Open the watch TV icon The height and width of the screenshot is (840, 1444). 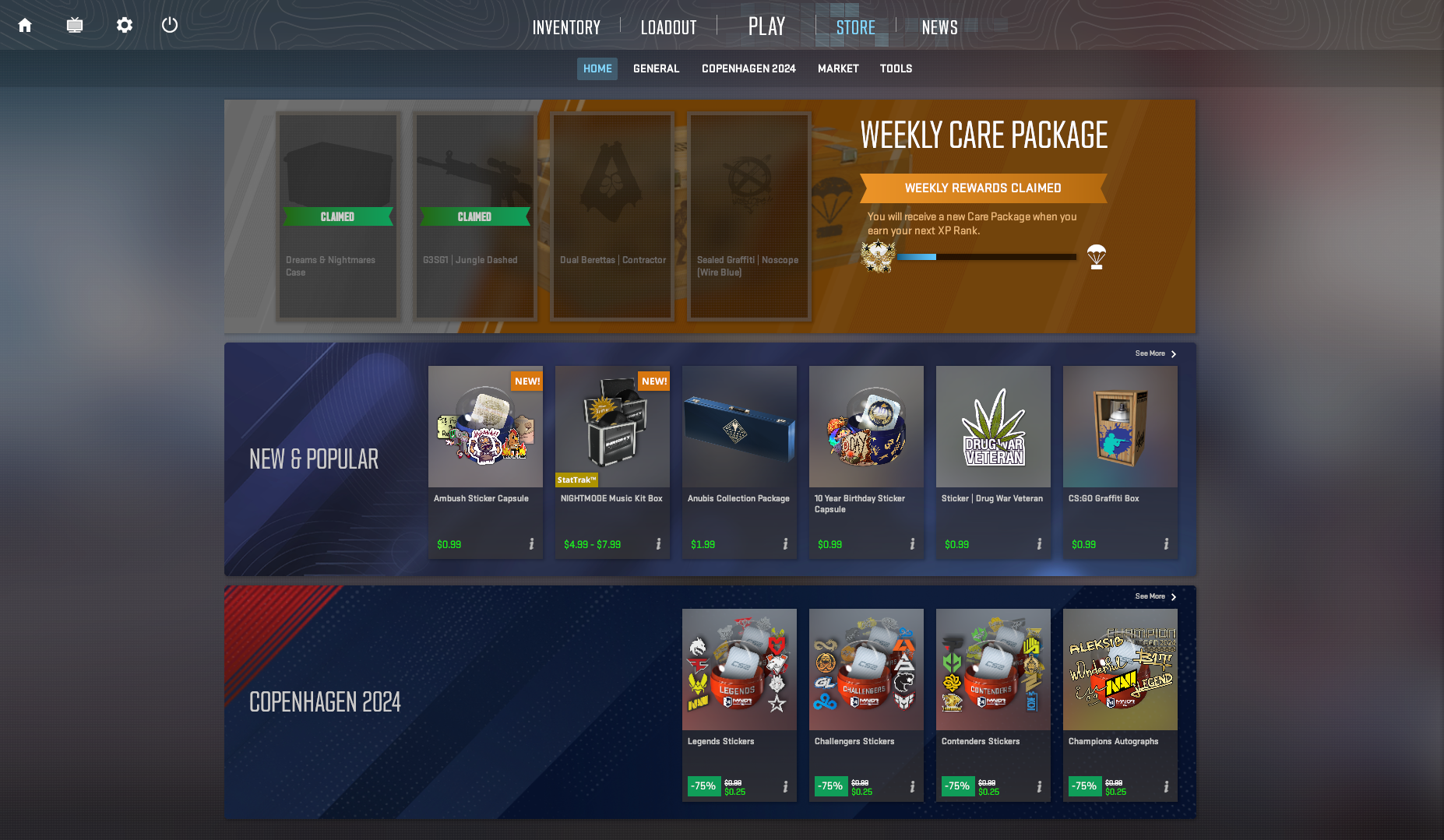(x=75, y=26)
